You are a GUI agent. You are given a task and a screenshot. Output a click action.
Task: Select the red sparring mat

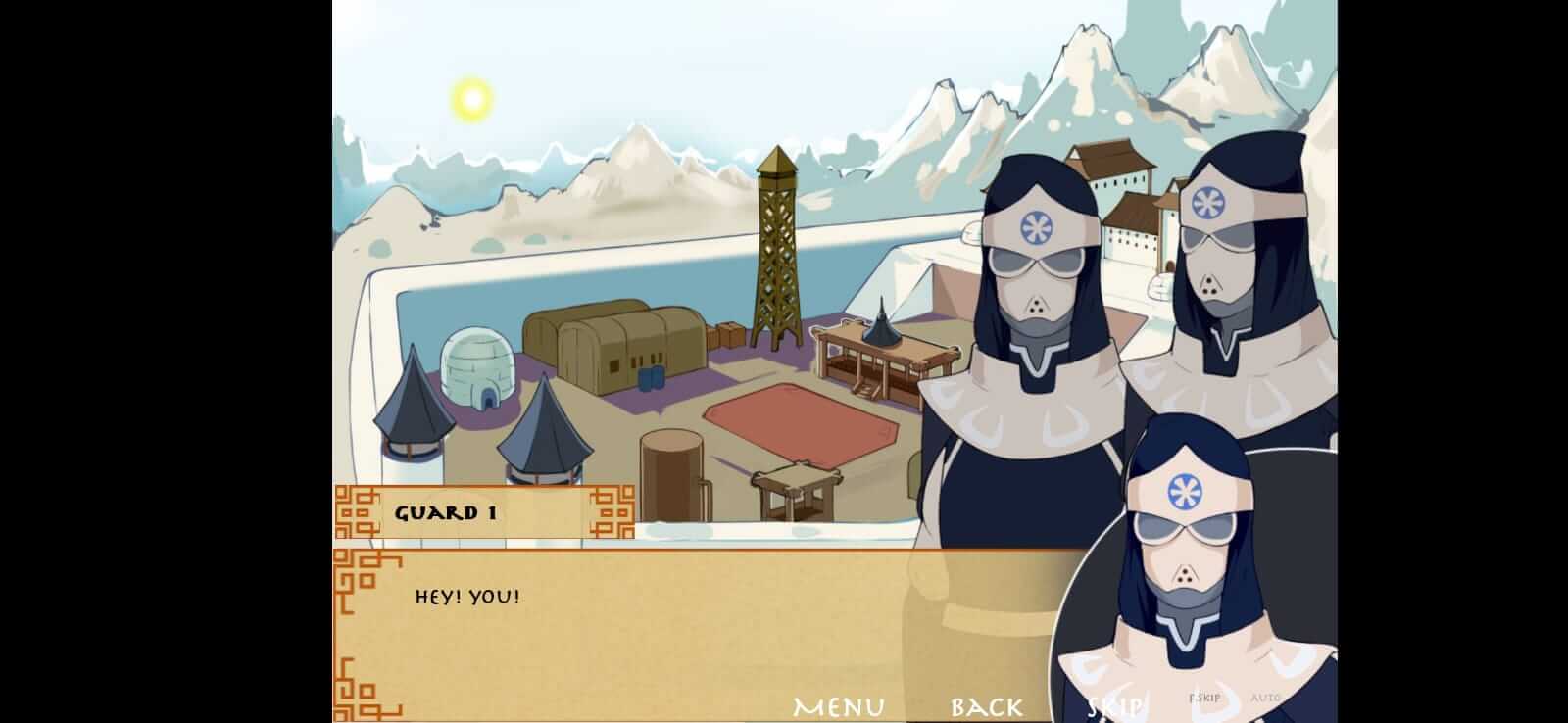coord(794,421)
